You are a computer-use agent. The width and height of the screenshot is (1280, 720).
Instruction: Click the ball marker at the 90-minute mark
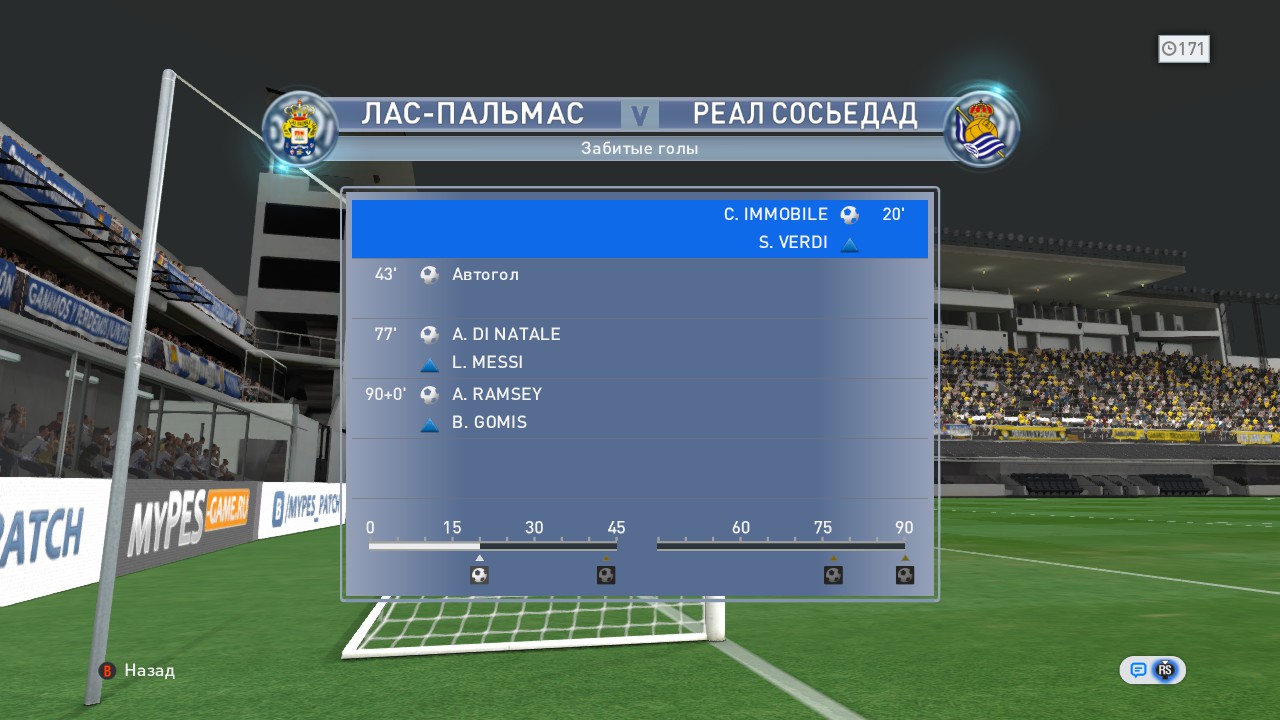click(x=905, y=575)
